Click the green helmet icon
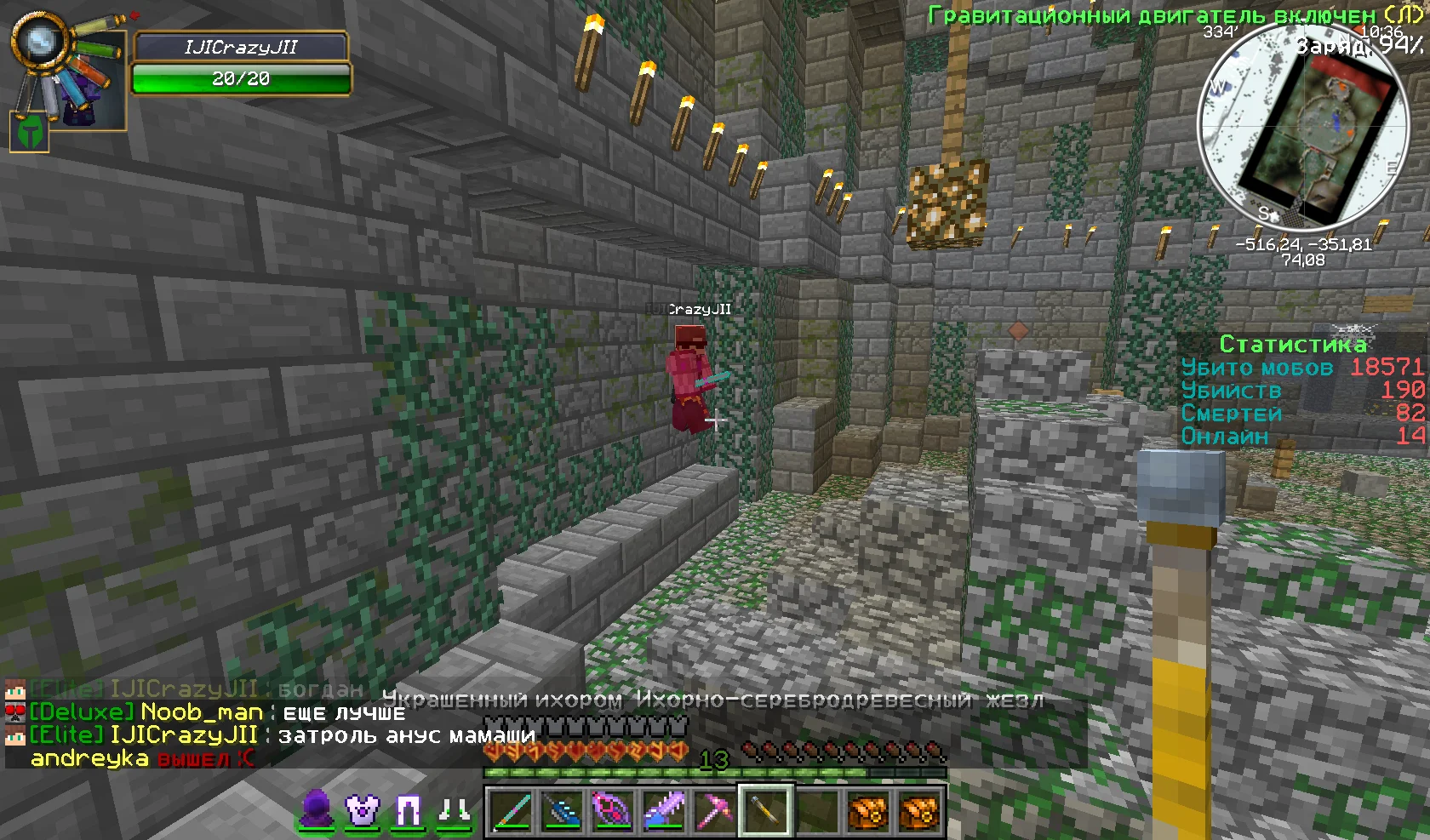 [29, 132]
